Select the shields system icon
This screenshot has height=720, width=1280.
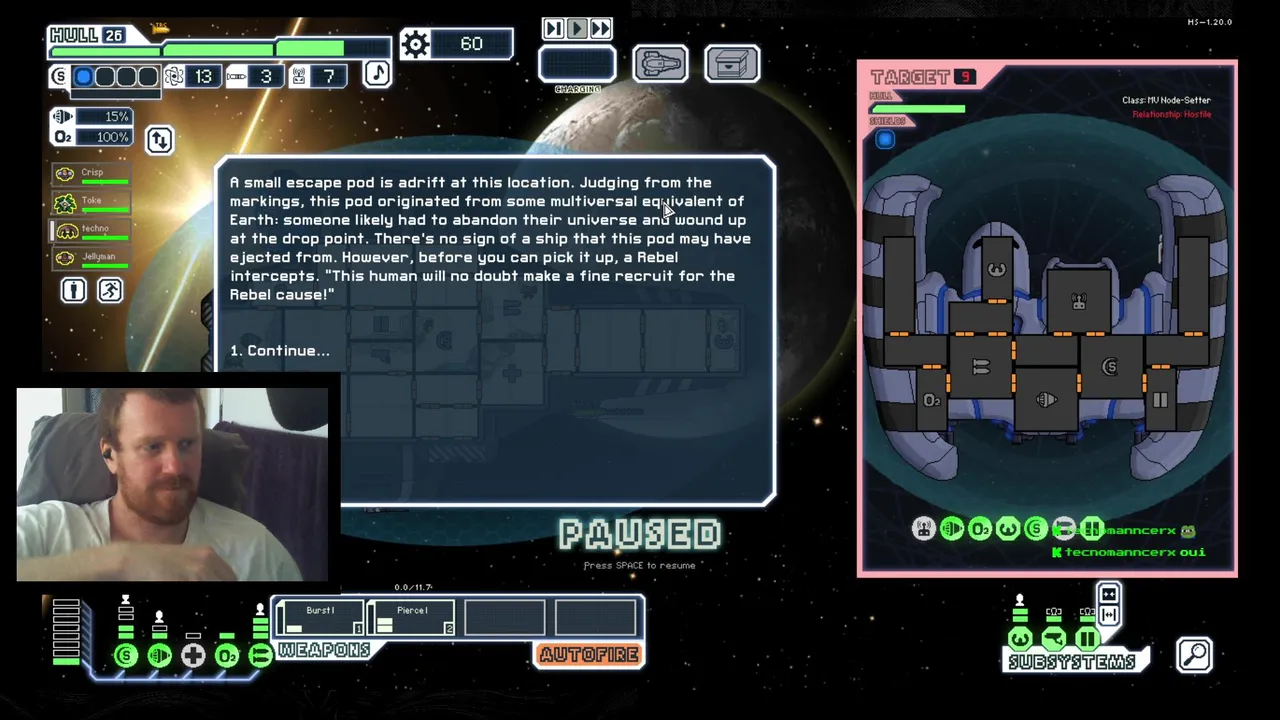click(x=126, y=656)
